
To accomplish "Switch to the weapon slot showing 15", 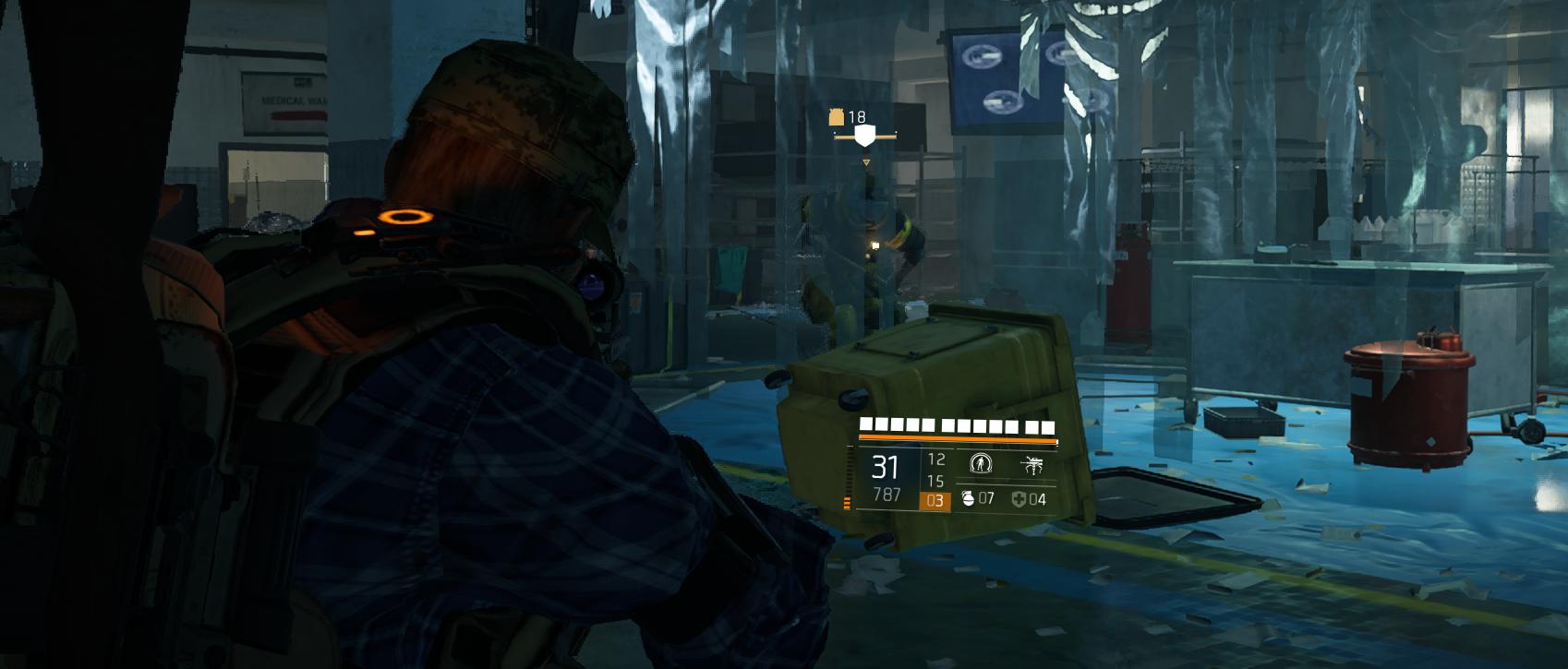I will coord(935,481).
